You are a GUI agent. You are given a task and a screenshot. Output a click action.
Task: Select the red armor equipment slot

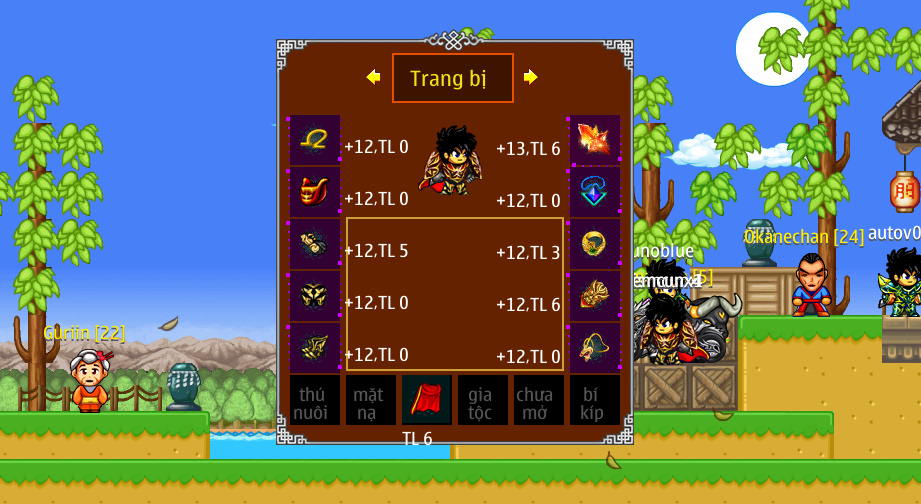[x=315, y=192]
